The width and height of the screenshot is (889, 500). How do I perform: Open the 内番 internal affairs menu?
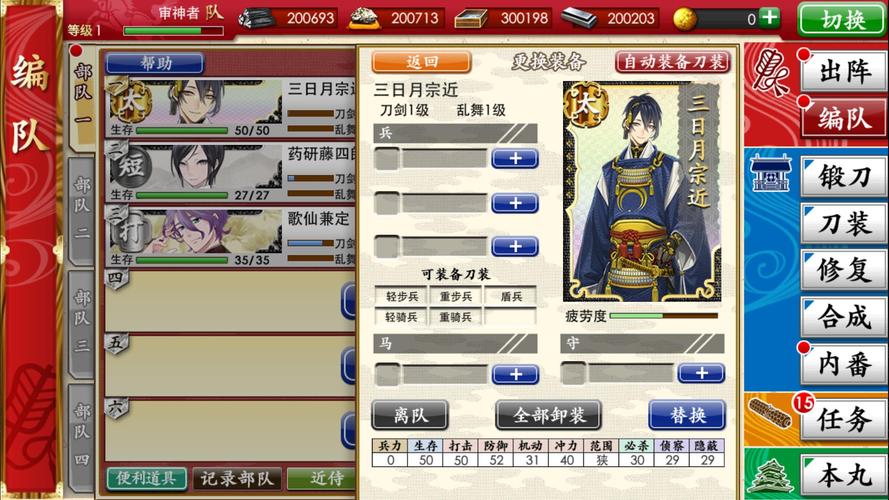(843, 365)
